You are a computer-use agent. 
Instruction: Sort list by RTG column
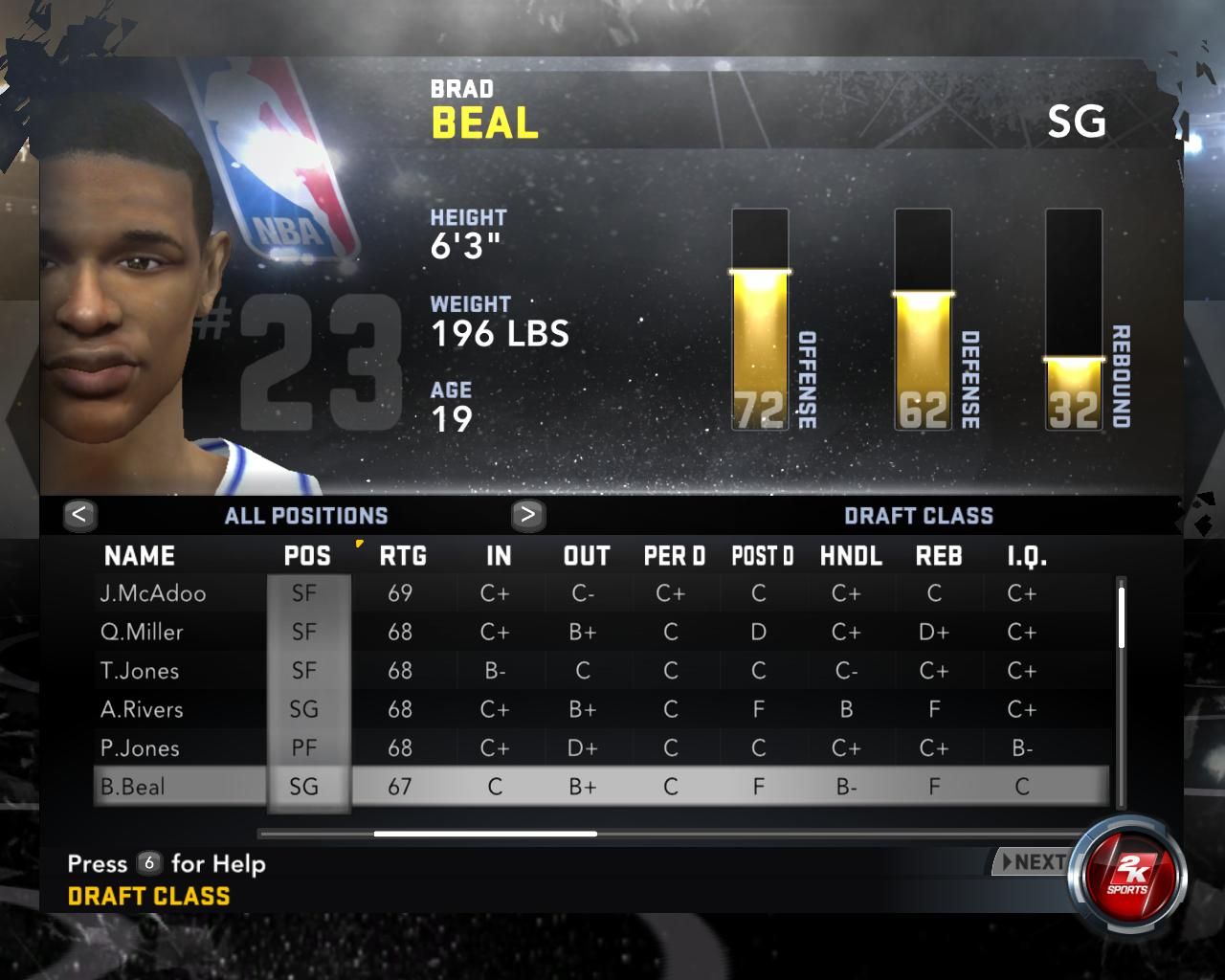[403, 556]
